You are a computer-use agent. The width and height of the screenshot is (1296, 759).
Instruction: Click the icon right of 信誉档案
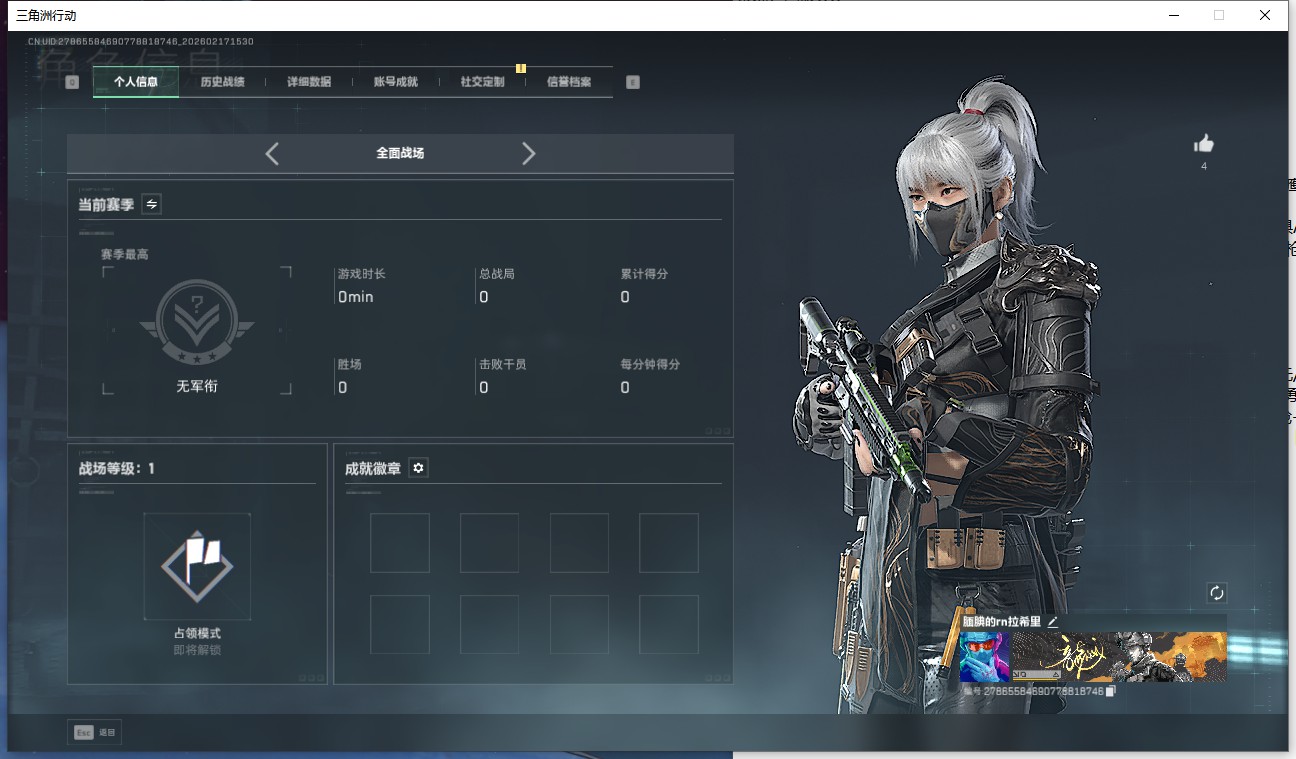click(x=632, y=81)
